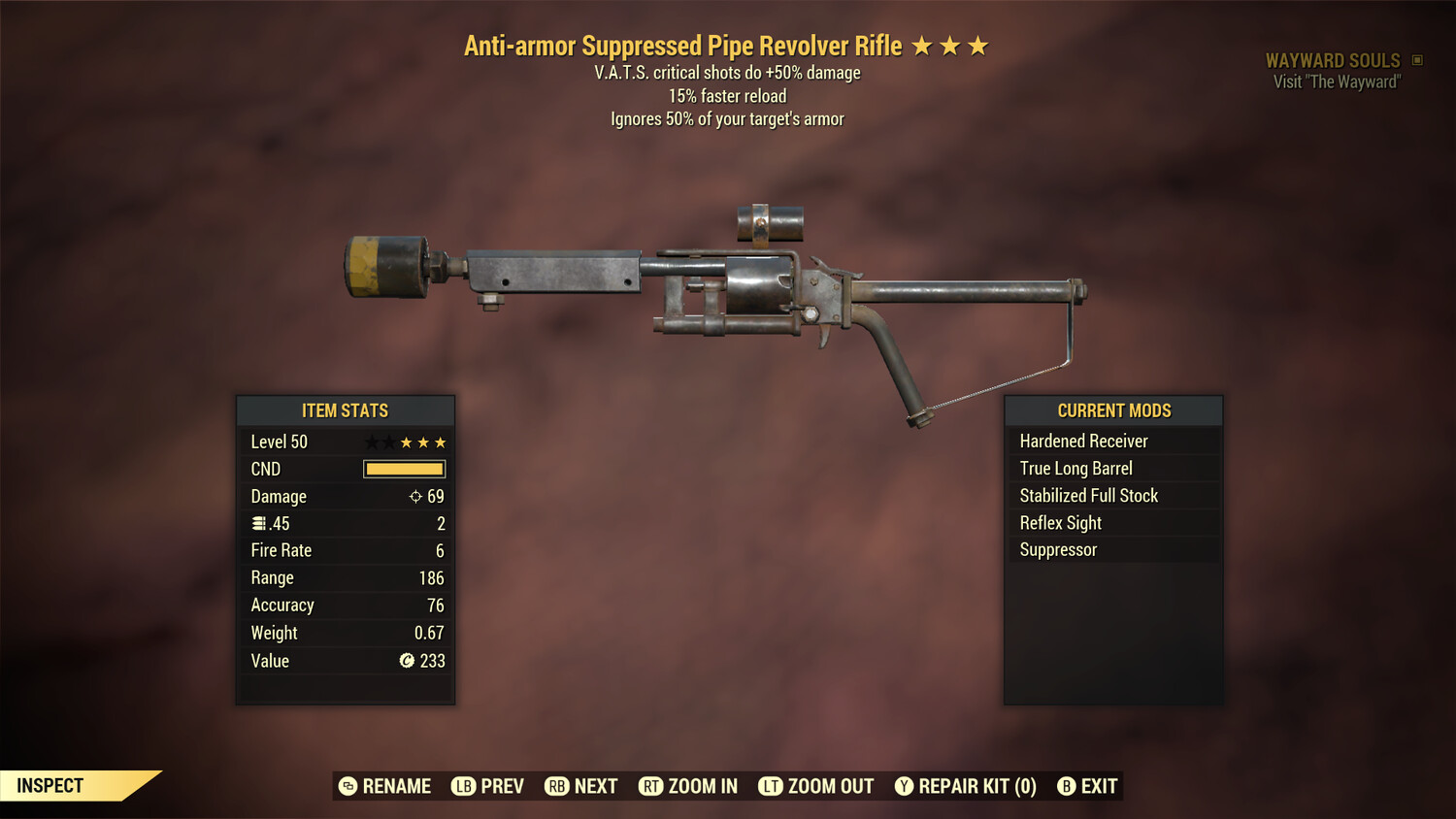Image resolution: width=1456 pixels, height=819 pixels.
Task: Click the CND condition bar
Action: click(403, 469)
